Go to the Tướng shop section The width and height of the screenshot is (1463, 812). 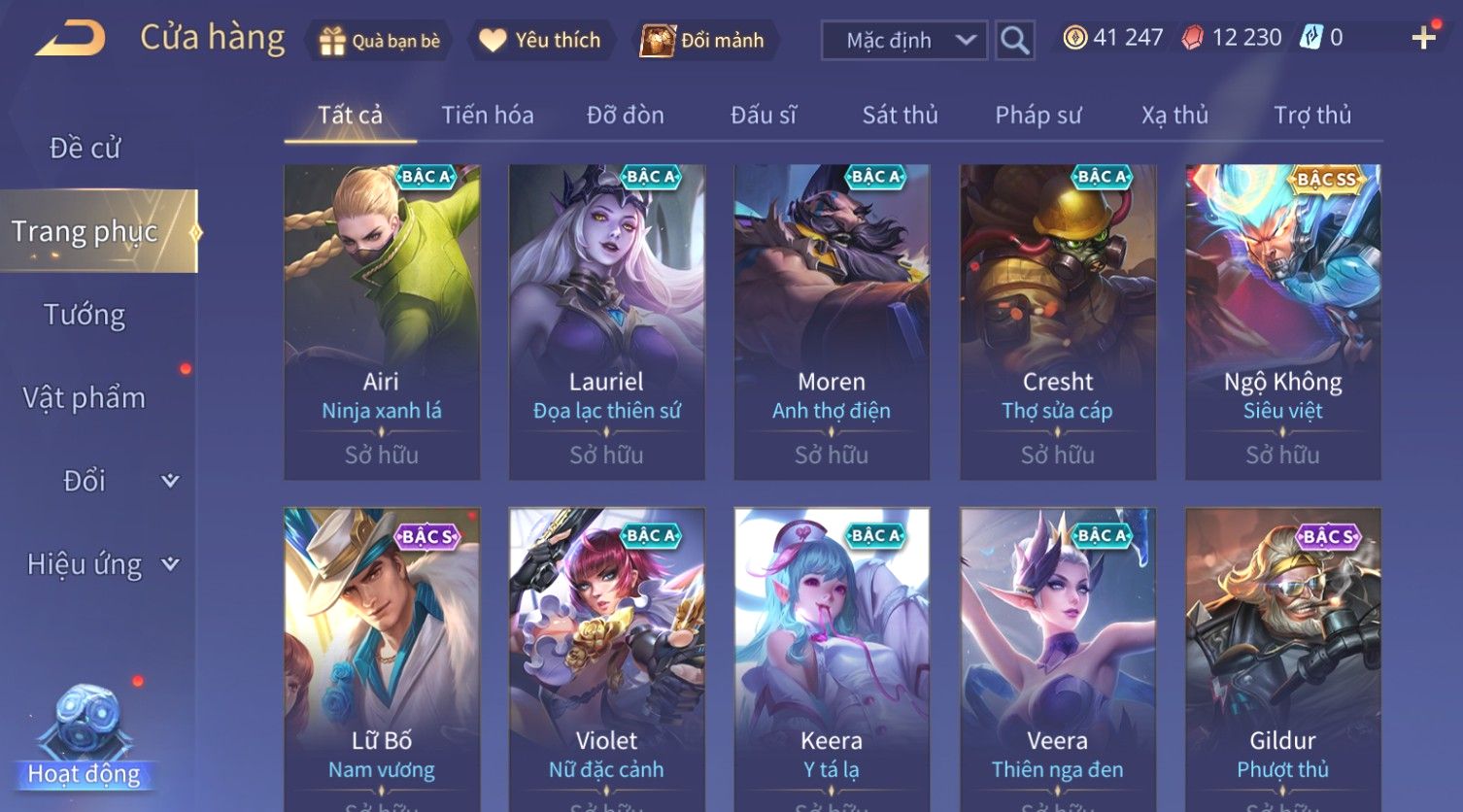[85, 315]
